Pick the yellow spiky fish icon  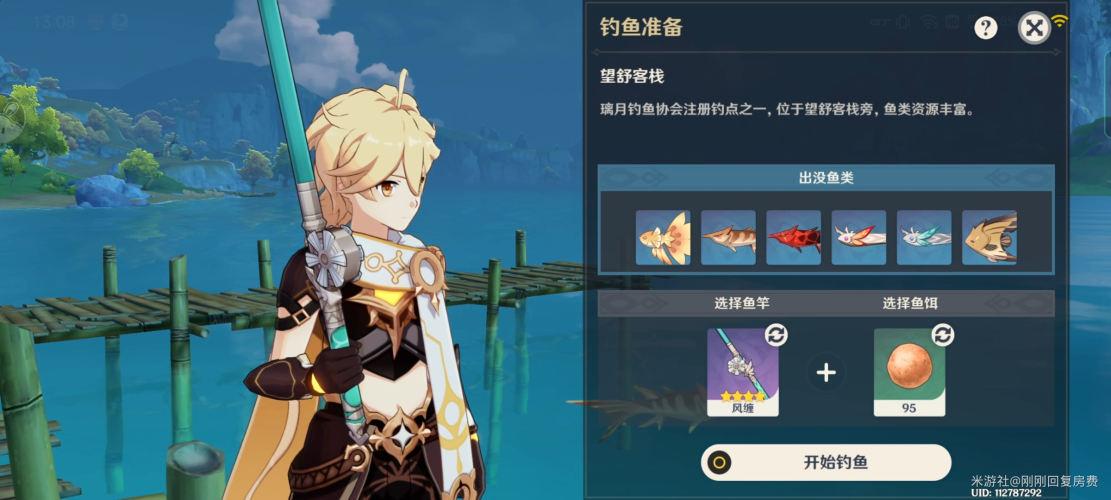(989, 237)
